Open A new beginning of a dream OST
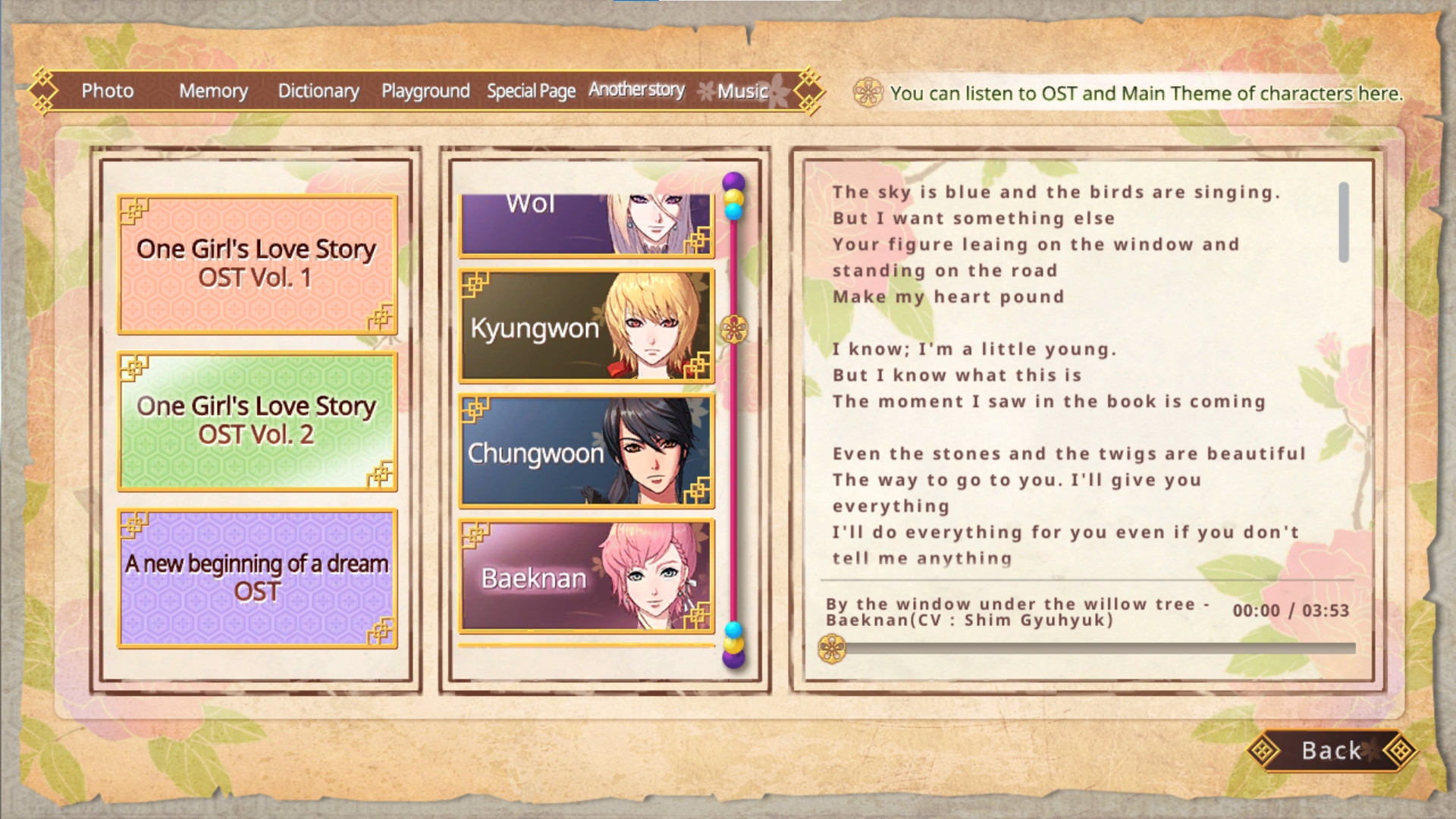Viewport: 1456px width, 819px height. click(x=256, y=578)
